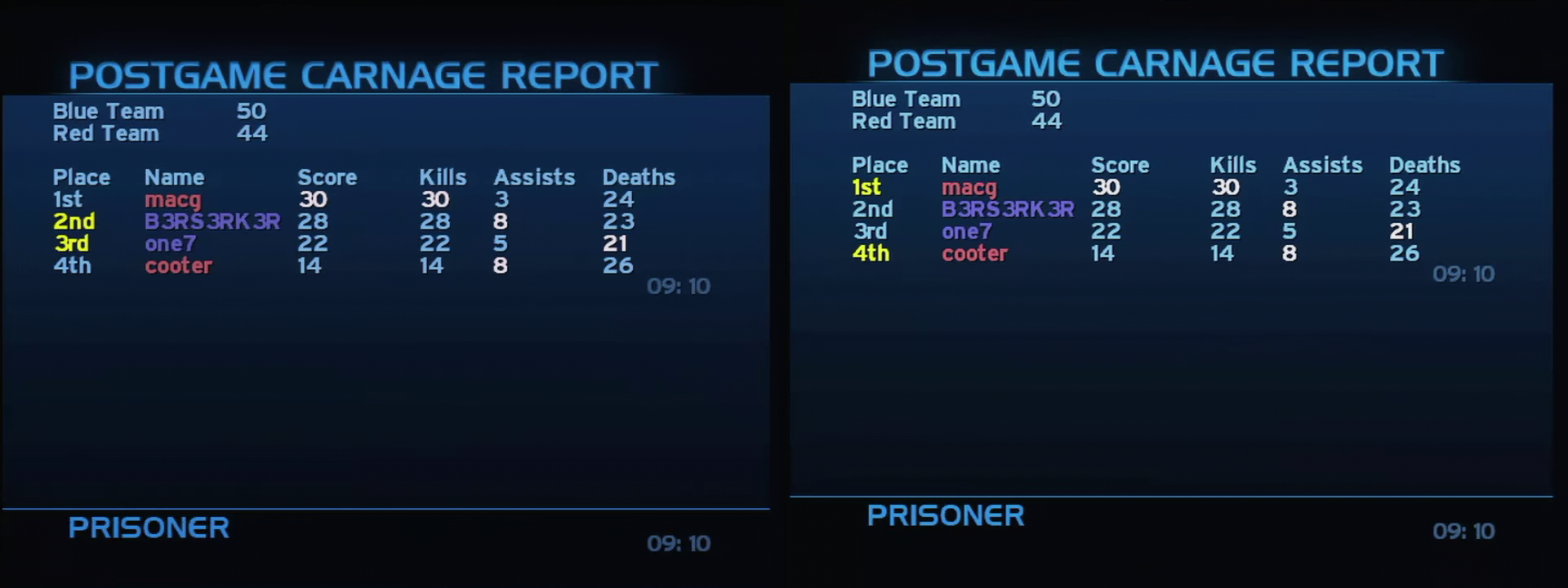Viewport: 1568px width, 588px height.
Task: Select player B3RS3RK3R's name
Action: 211,220
